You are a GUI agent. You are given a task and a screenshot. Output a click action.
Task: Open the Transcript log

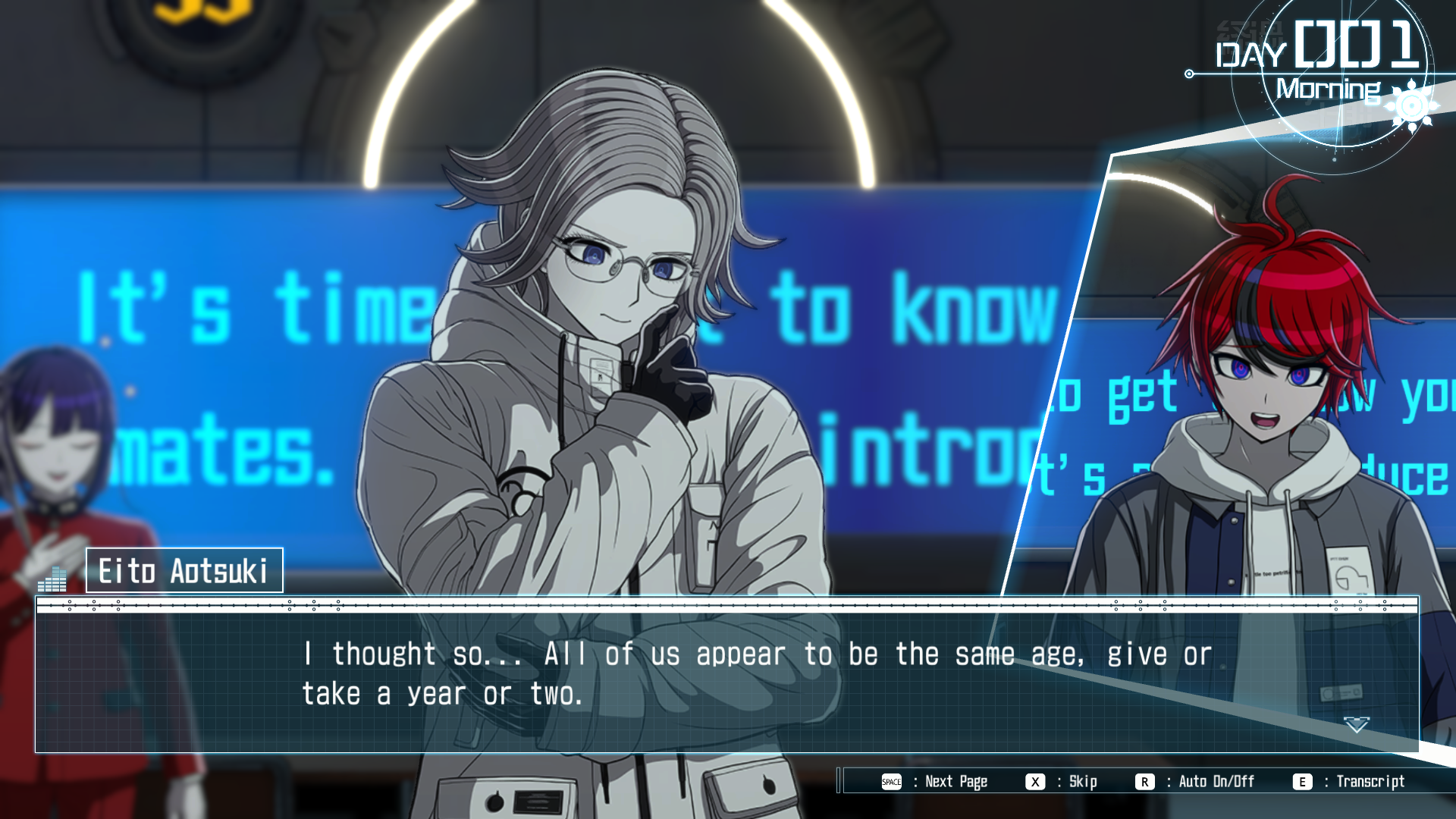click(x=1370, y=782)
